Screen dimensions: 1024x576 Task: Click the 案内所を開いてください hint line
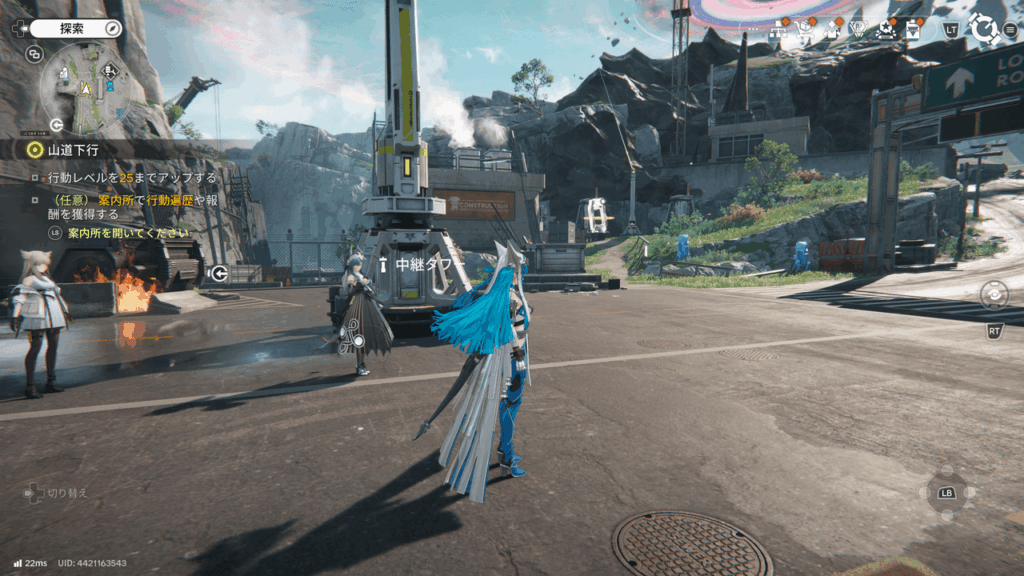127,233
